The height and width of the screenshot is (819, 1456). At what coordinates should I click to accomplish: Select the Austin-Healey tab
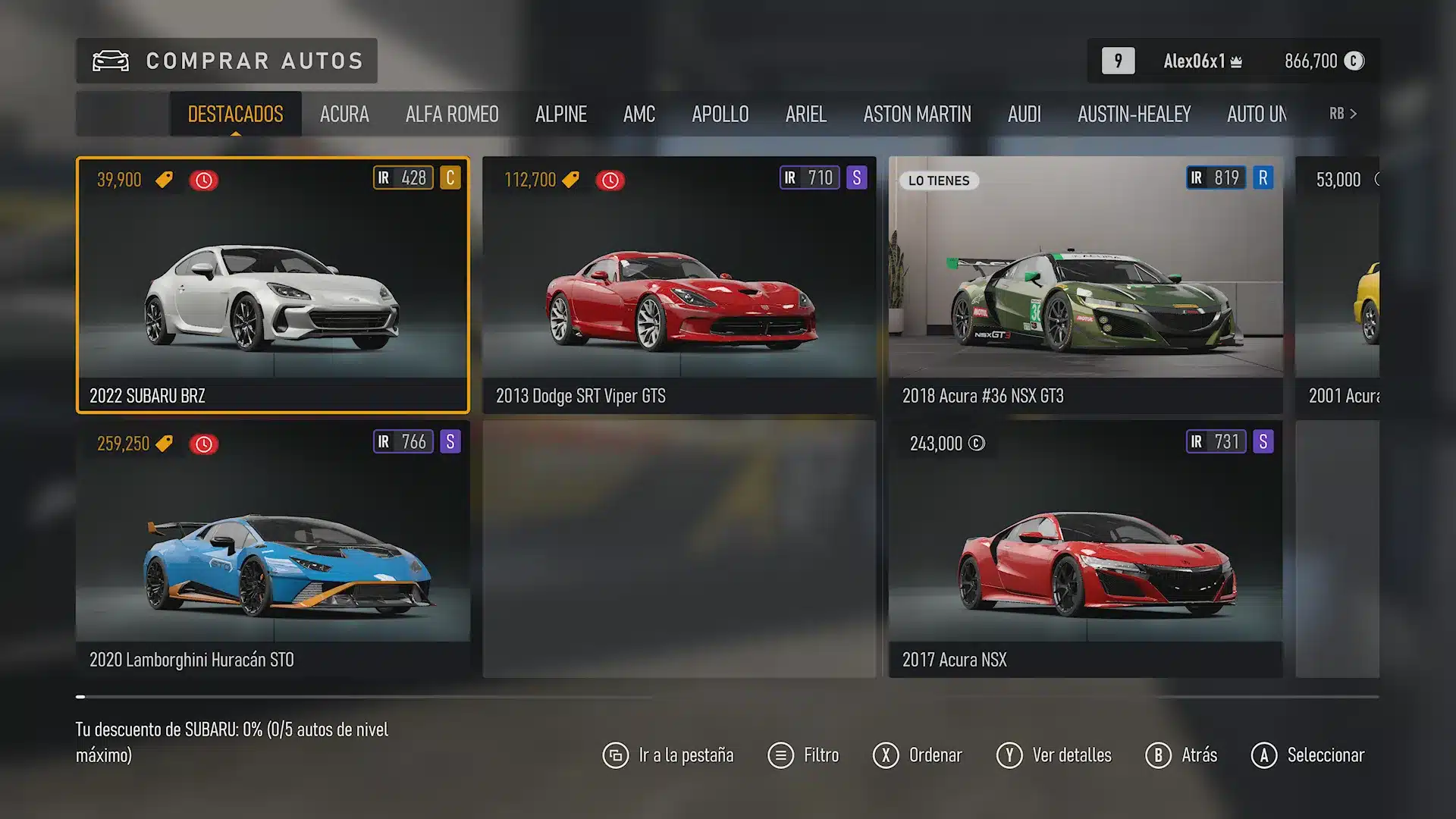pos(1134,114)
